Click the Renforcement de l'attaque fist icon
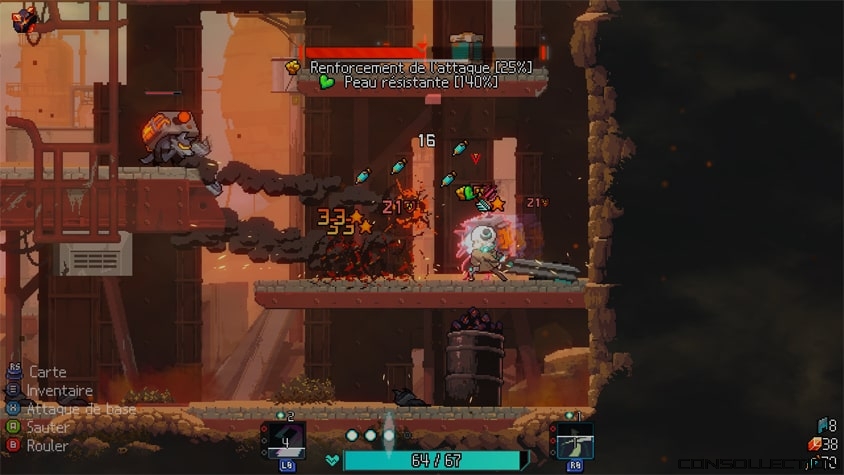This screenshot has width=844, height=475. [x=293, y=67]
